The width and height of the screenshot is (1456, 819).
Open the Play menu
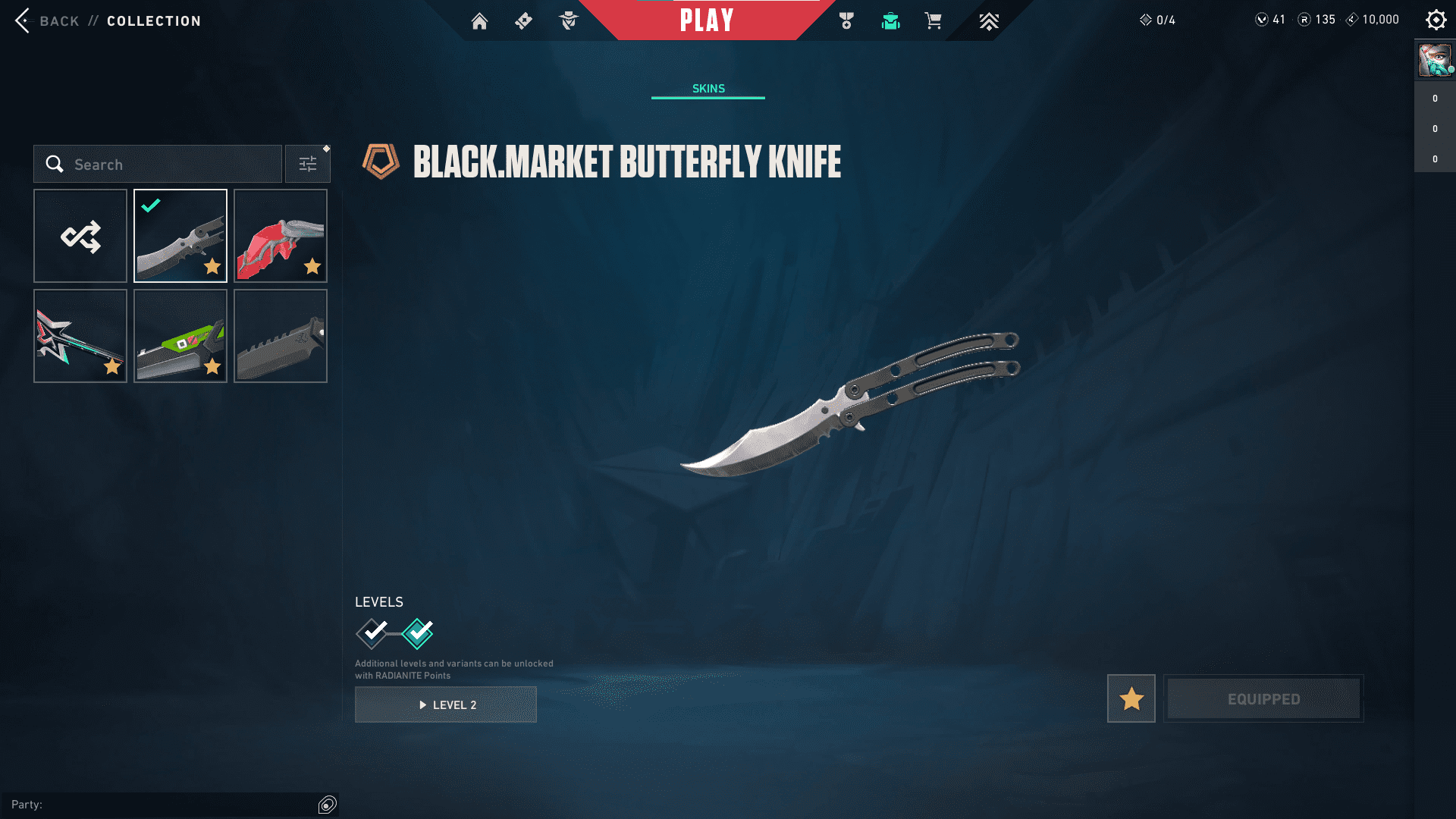click(708, 20)
